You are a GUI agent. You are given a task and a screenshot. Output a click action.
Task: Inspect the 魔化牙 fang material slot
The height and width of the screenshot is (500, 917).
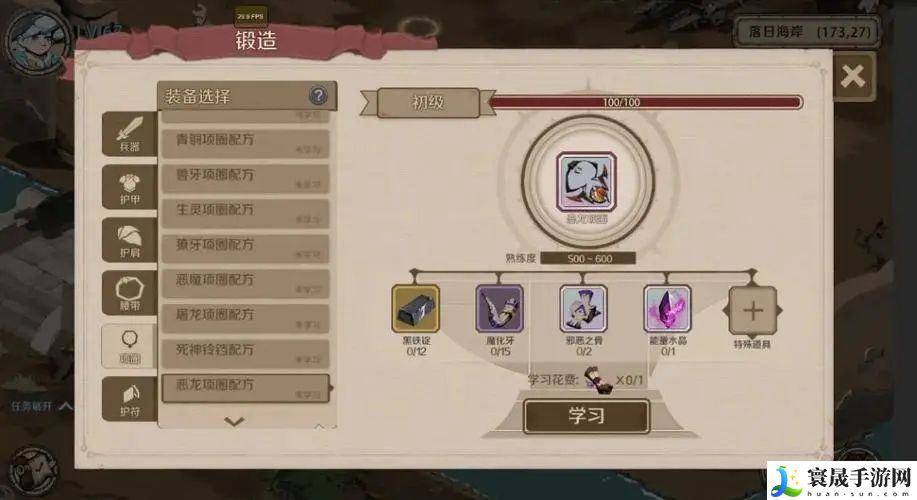tap(499, 309)
